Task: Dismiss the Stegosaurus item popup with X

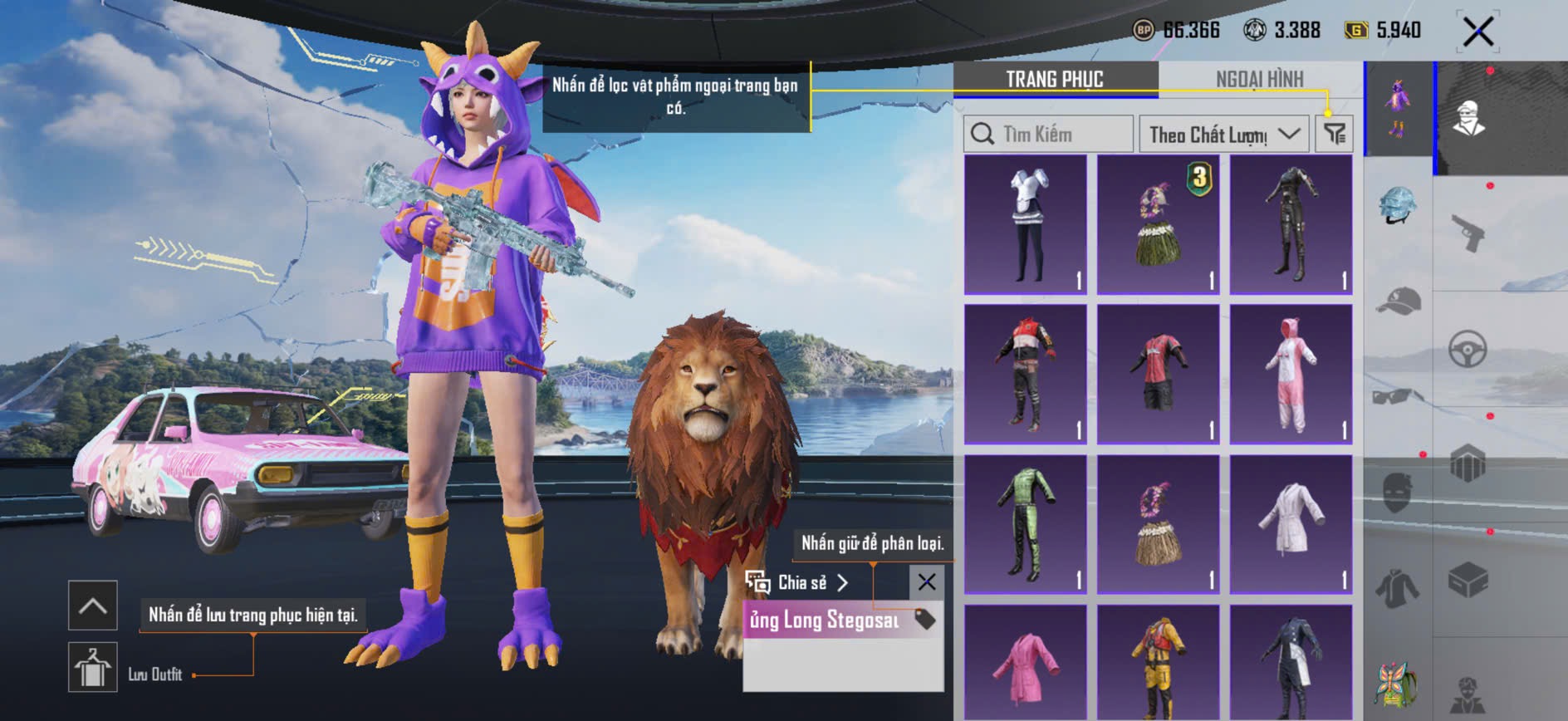Action: pos(927,582)
